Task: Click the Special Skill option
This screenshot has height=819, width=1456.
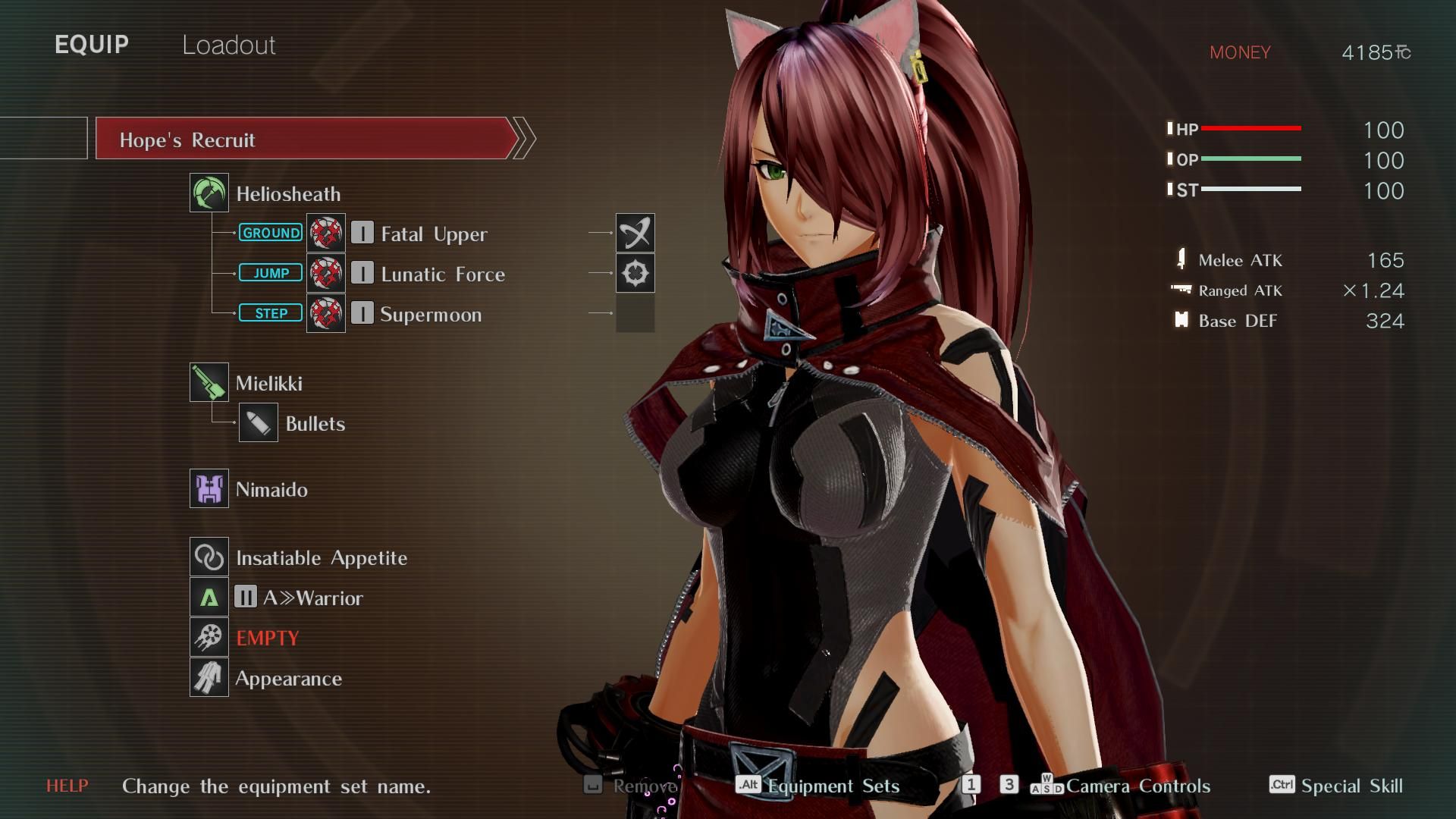Action: pyautogui.click(x=1351, y=786)
